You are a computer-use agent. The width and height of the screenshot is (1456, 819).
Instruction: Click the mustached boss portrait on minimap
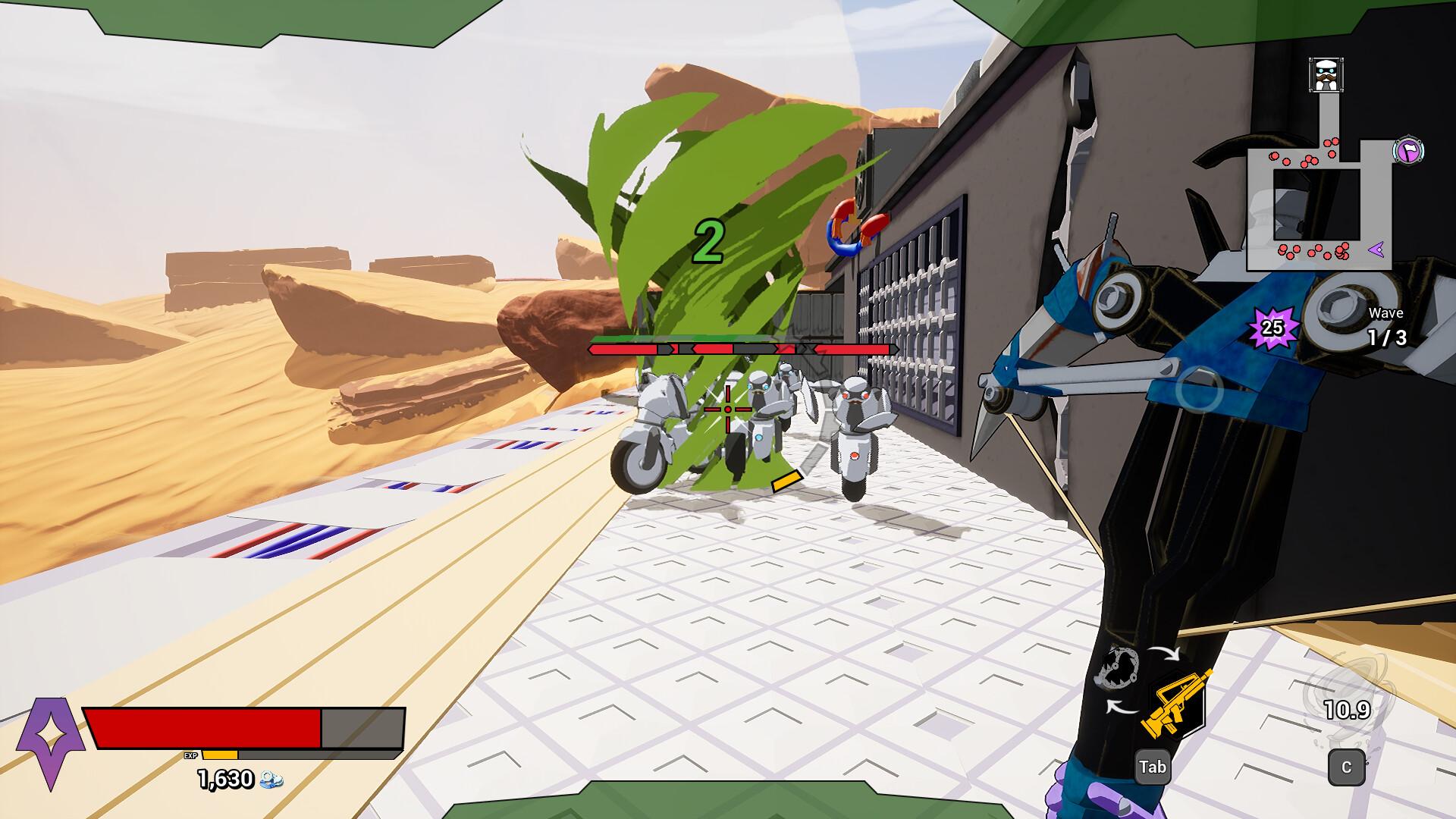coord(1326,75)
